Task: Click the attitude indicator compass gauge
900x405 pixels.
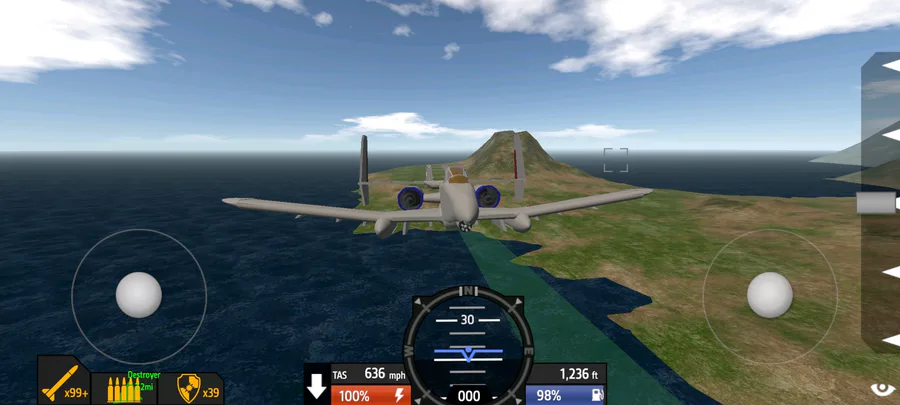Action: point(468,347)
